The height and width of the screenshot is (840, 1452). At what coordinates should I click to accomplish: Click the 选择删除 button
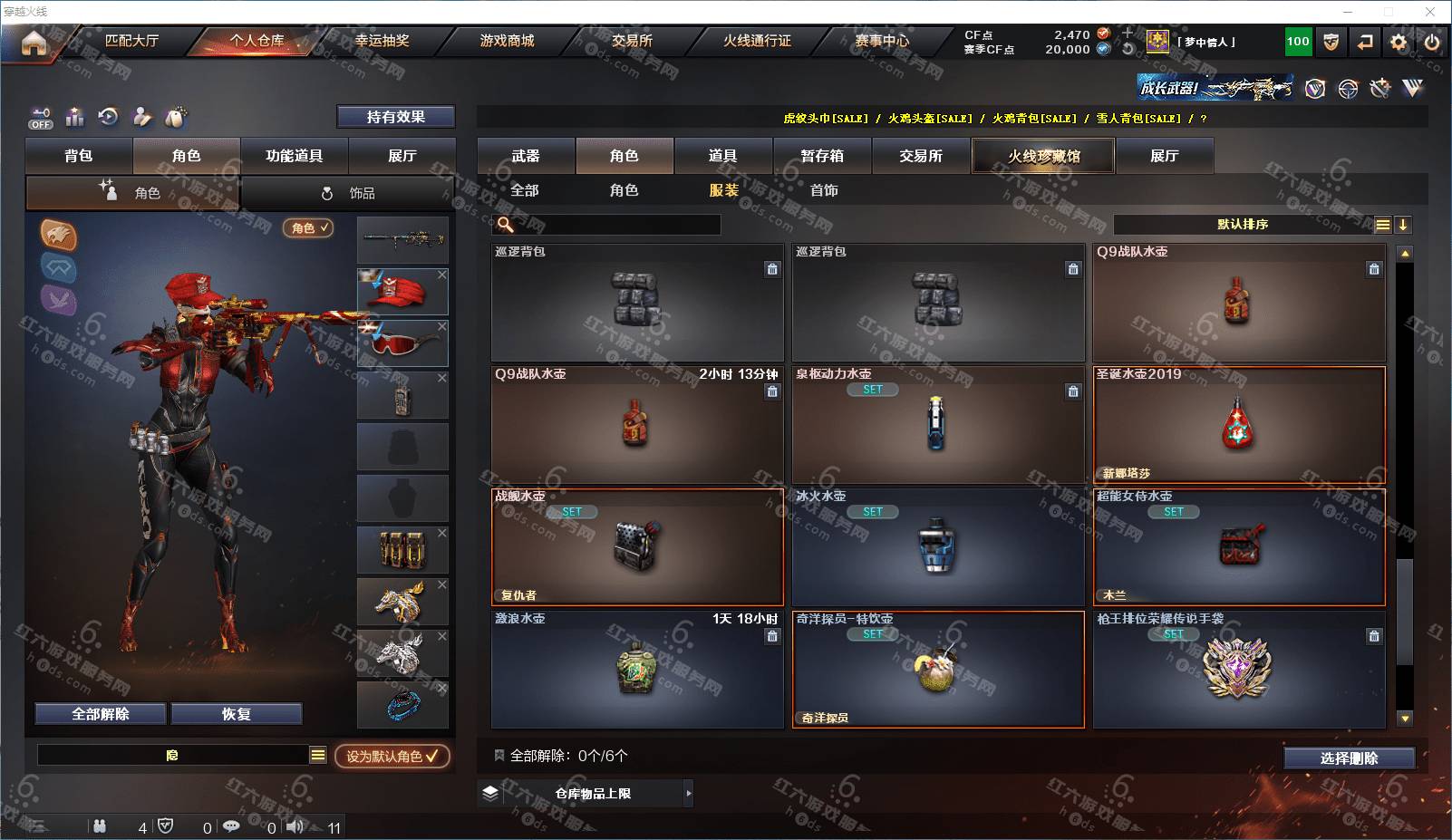tap(1349, 758)
